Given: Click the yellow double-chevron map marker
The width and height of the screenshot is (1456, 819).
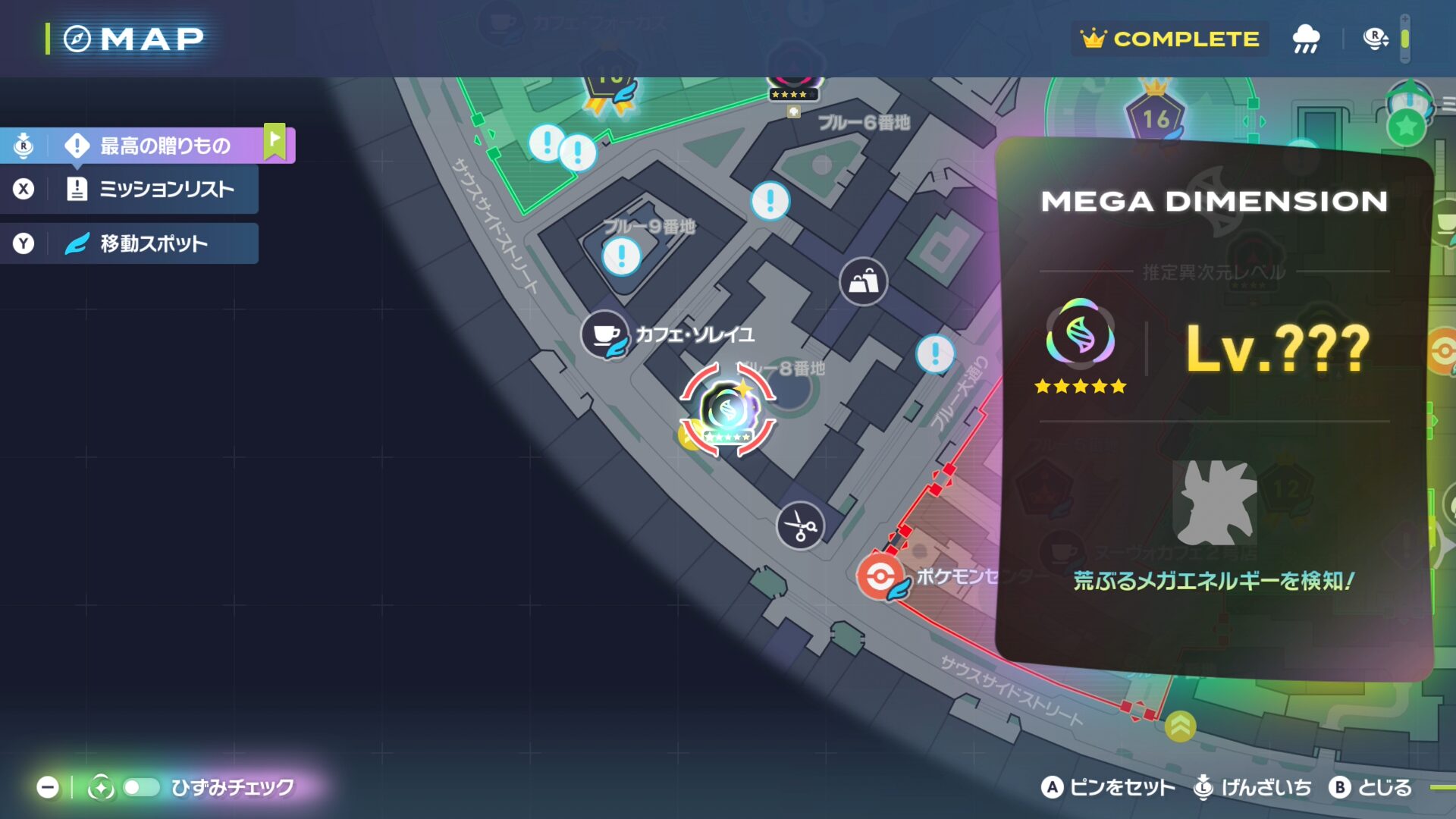Looking at the screenshot, I should [1180, 726].
